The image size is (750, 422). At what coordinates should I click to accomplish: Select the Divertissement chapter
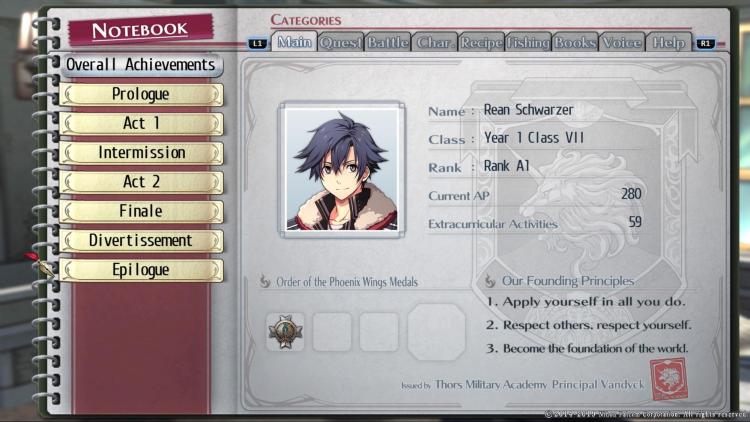[141, 241]
